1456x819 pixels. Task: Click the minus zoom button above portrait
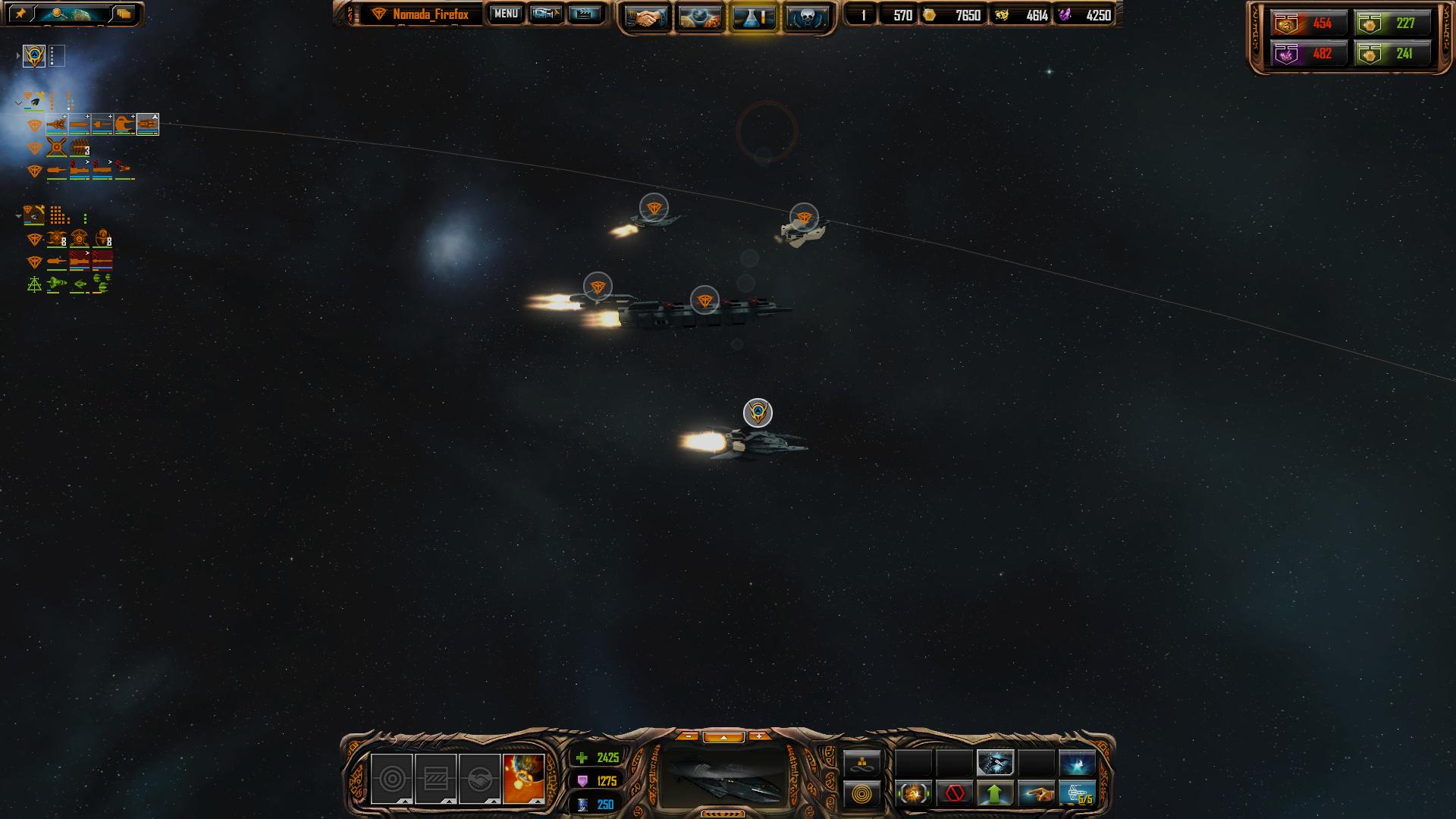688,736
